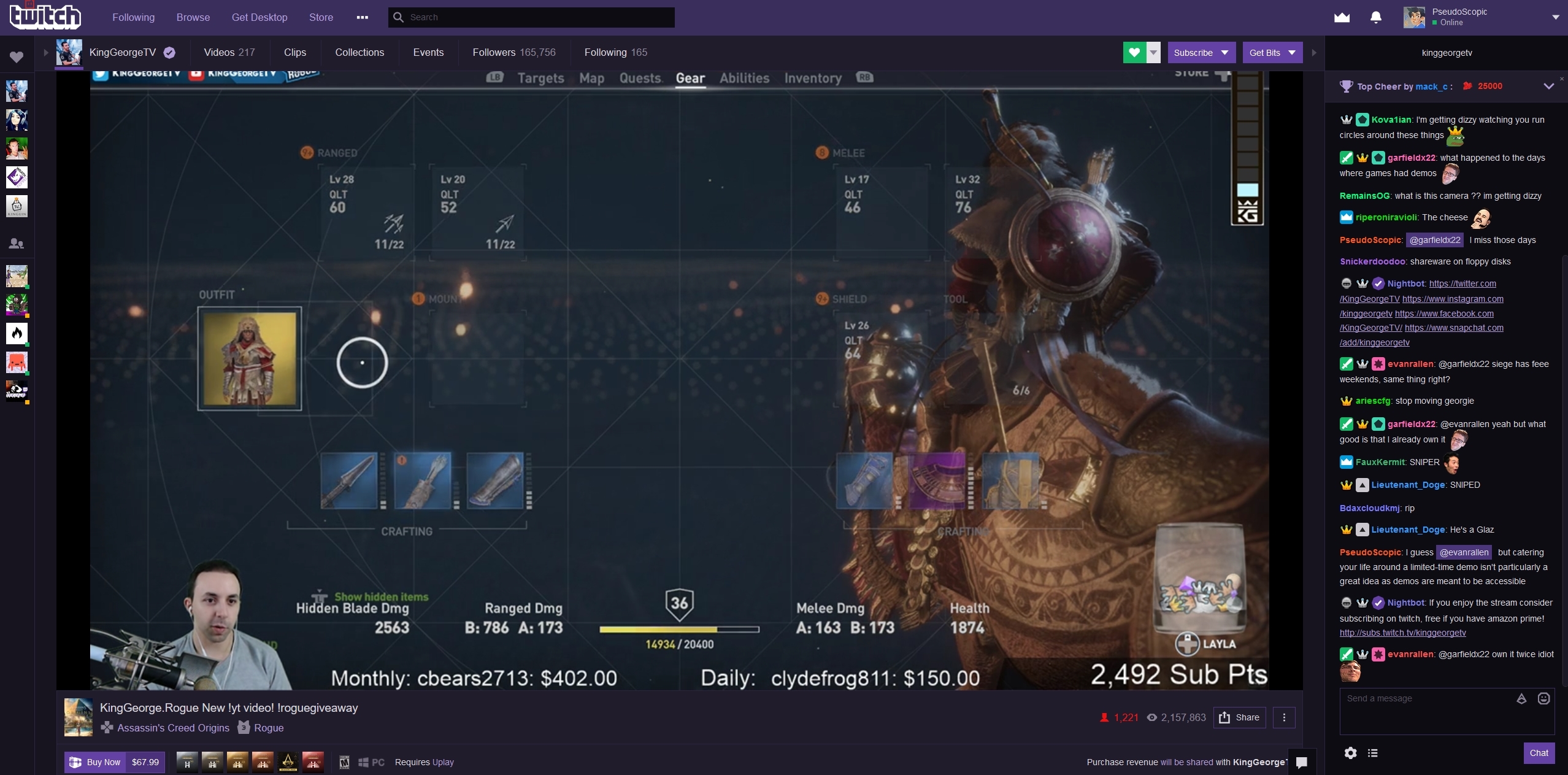
Task: Go to the Quests tab
Action: [x=640, y=78]
